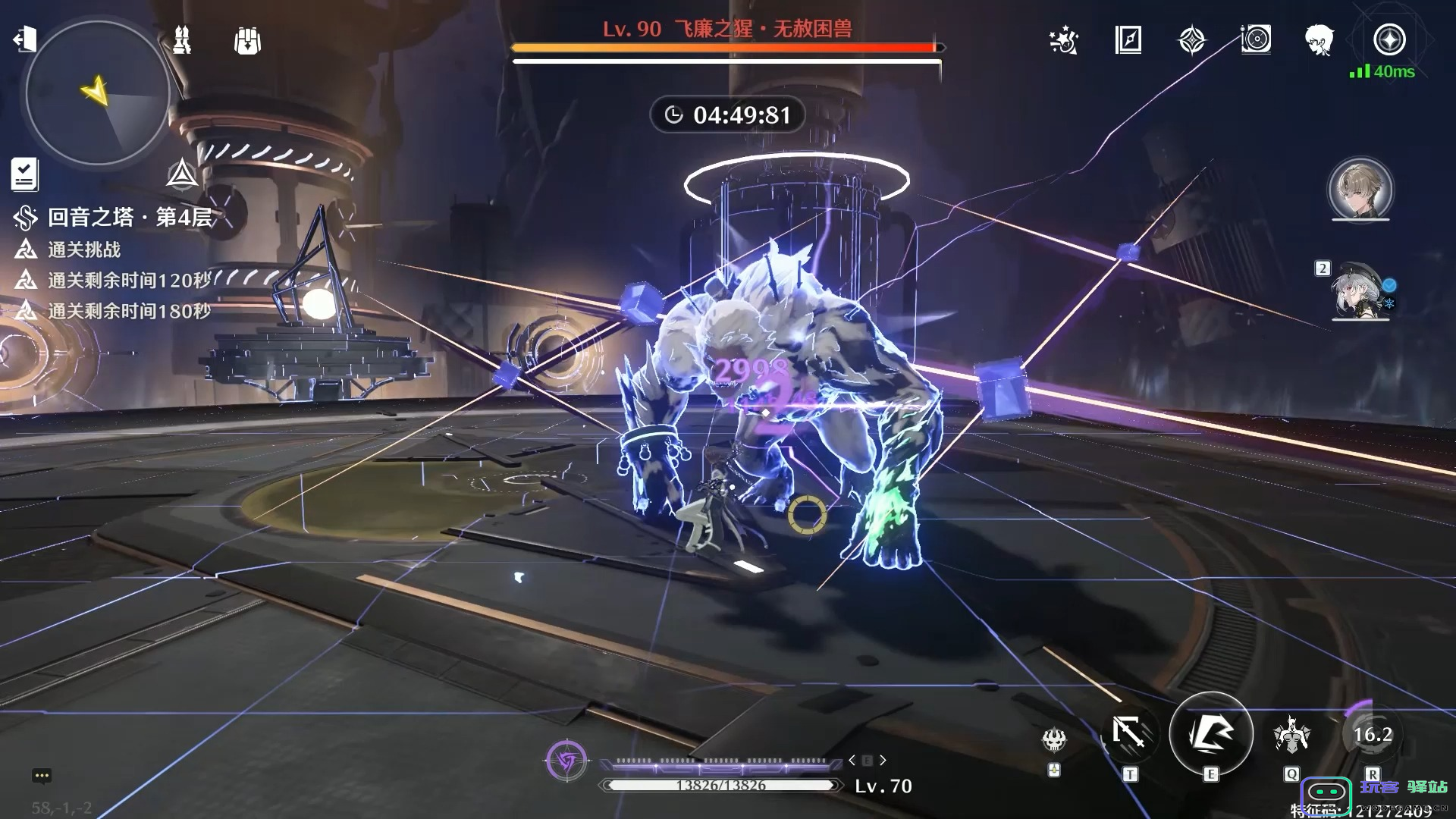
Task: Open the character head profile icon
Action: (1319, 40)
